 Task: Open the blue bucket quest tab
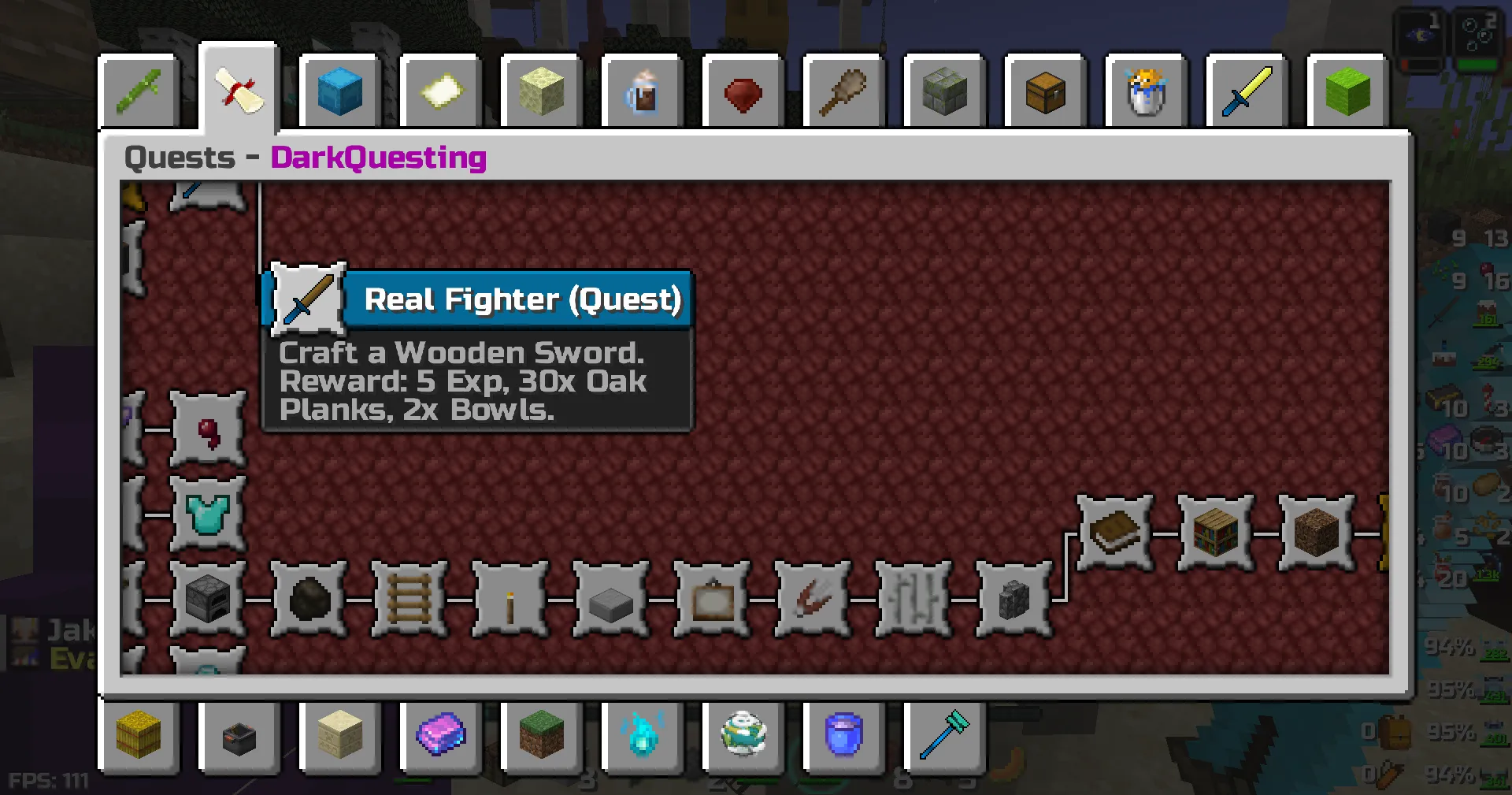pyautogui.click(x=843, y=737)
